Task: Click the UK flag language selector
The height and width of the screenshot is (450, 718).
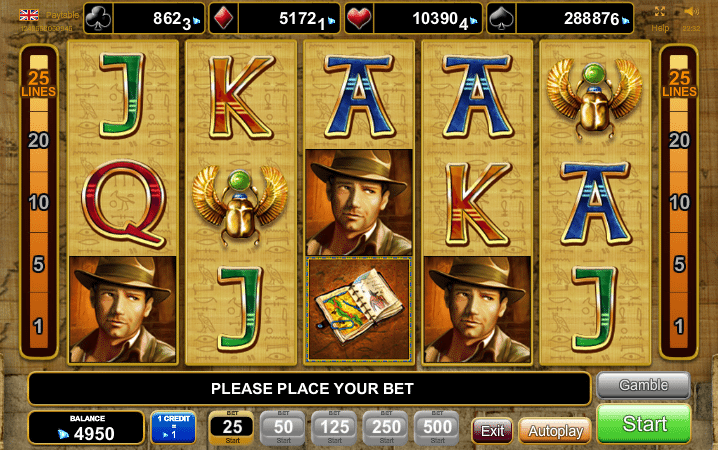Action: point(30,15)
